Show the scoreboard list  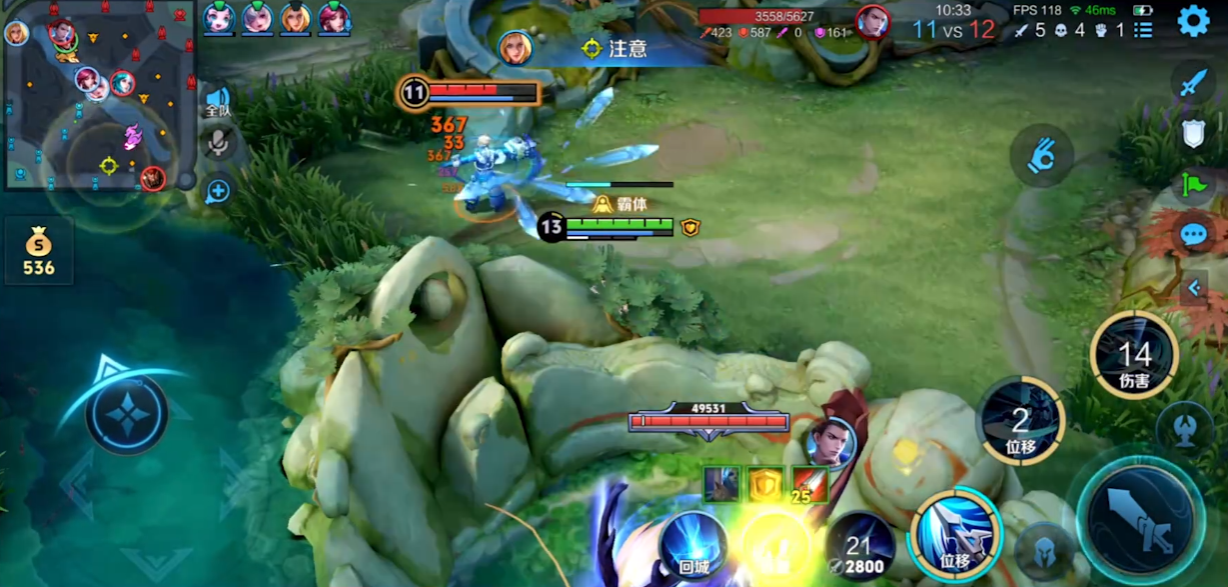point(1143,30)
